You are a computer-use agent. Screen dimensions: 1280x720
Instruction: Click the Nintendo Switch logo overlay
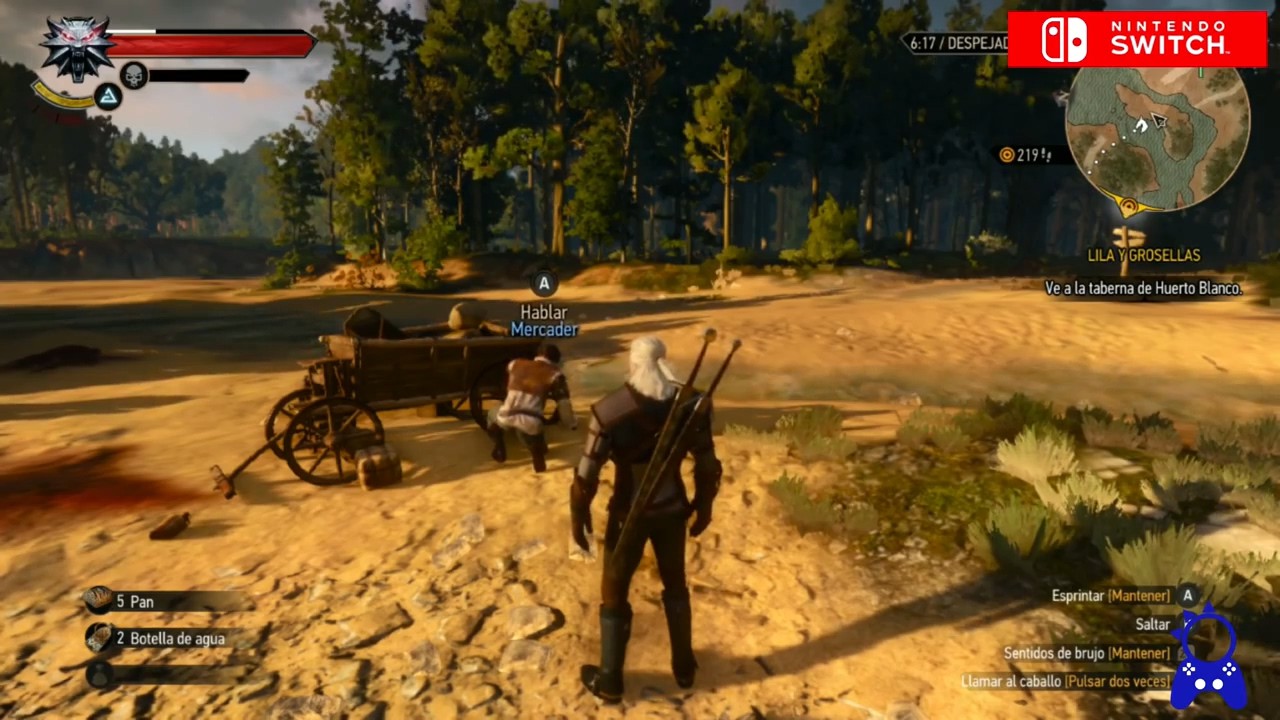1136,39
